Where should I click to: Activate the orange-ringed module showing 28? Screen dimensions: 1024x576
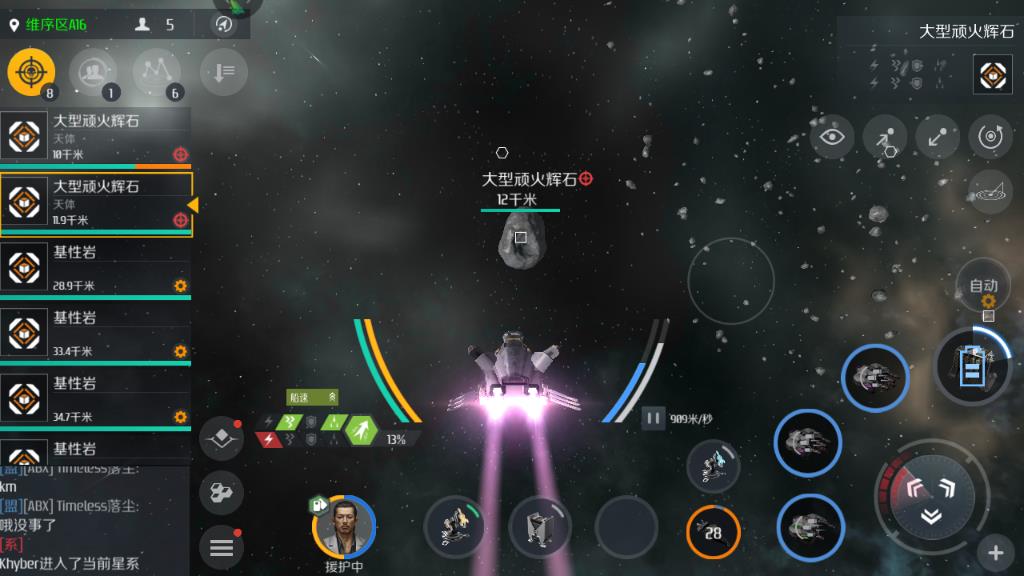pos(713,532)
